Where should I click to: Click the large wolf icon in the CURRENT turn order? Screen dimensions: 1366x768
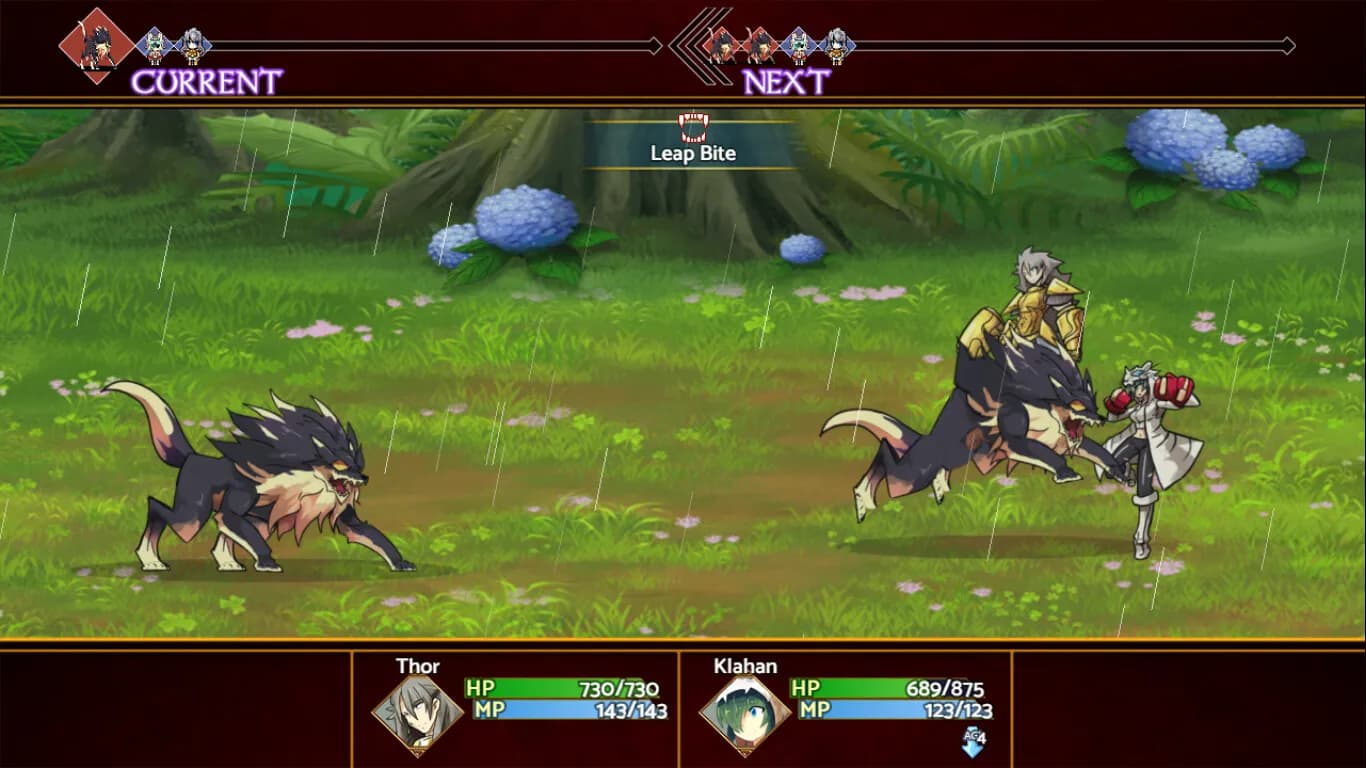point(96,46)
